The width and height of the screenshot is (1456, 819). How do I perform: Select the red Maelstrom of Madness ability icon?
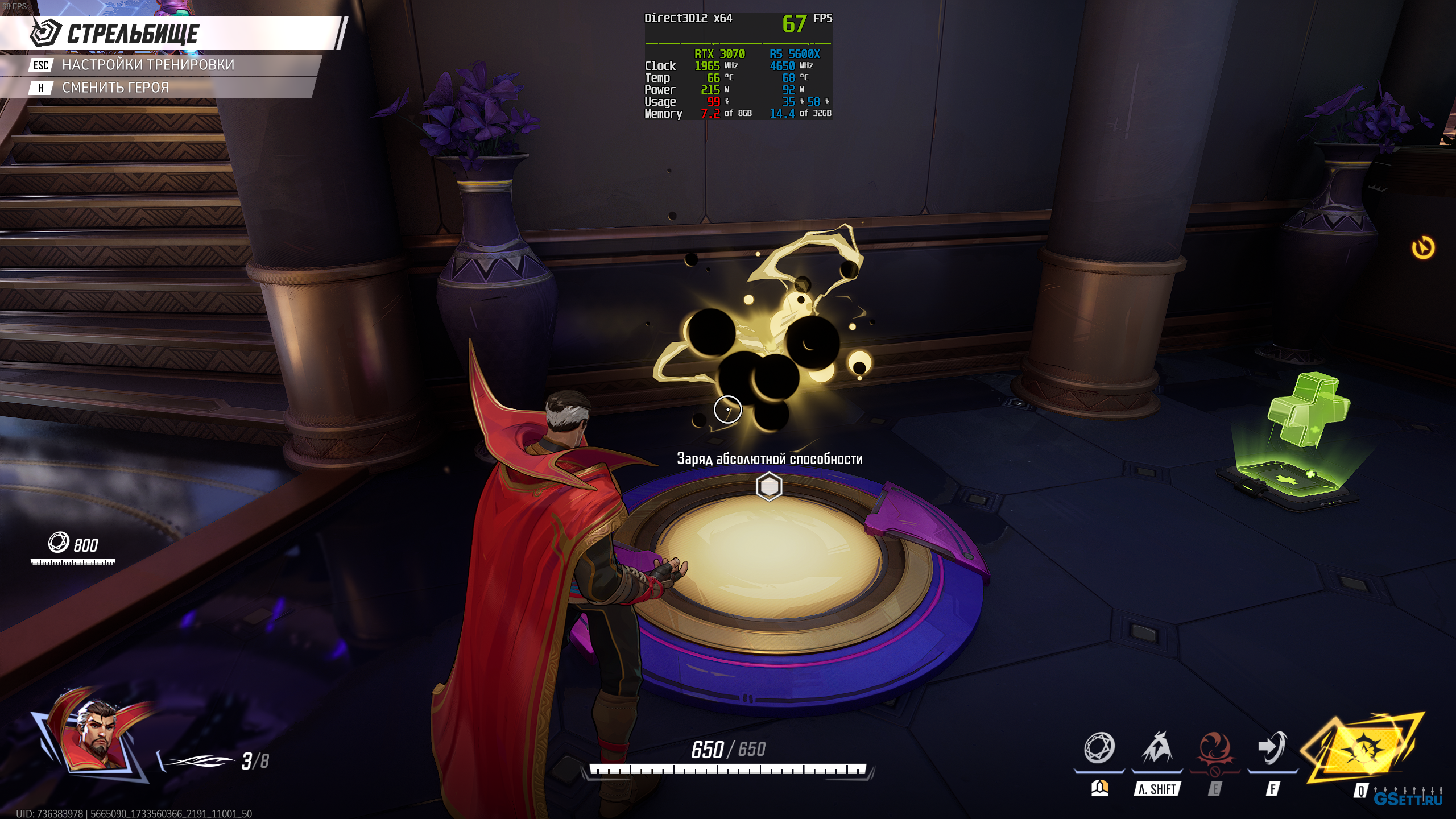[1214, 748]
